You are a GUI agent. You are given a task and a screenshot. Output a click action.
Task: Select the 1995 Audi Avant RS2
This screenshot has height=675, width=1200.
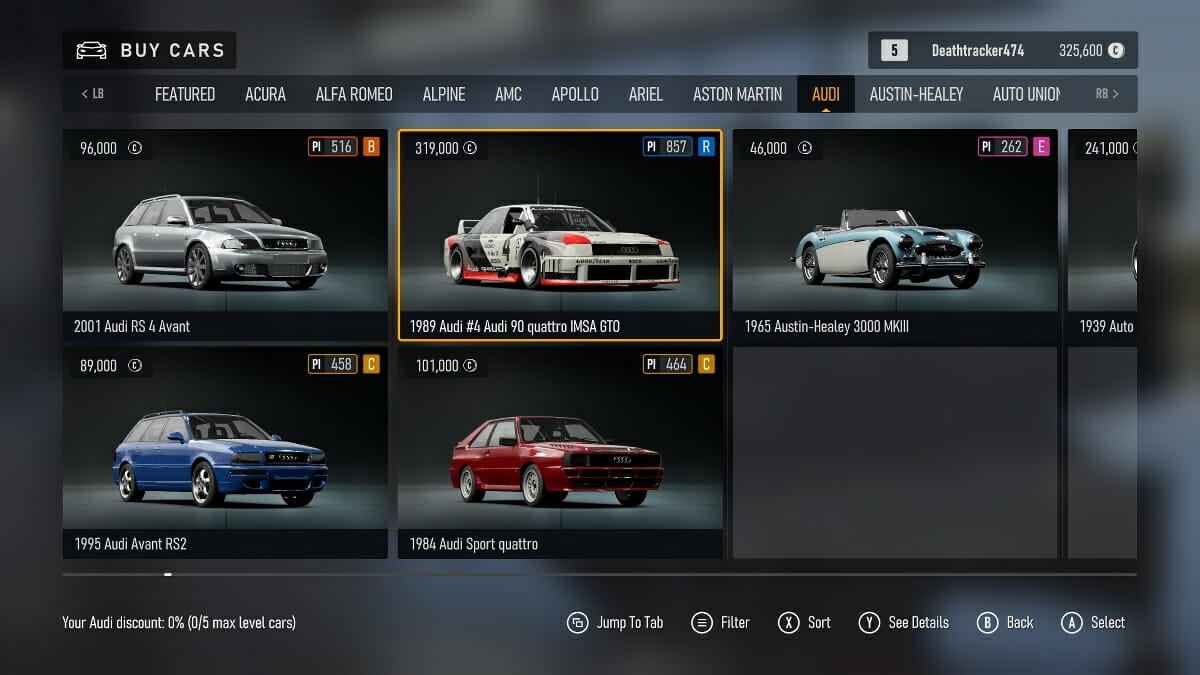(225, 452)
